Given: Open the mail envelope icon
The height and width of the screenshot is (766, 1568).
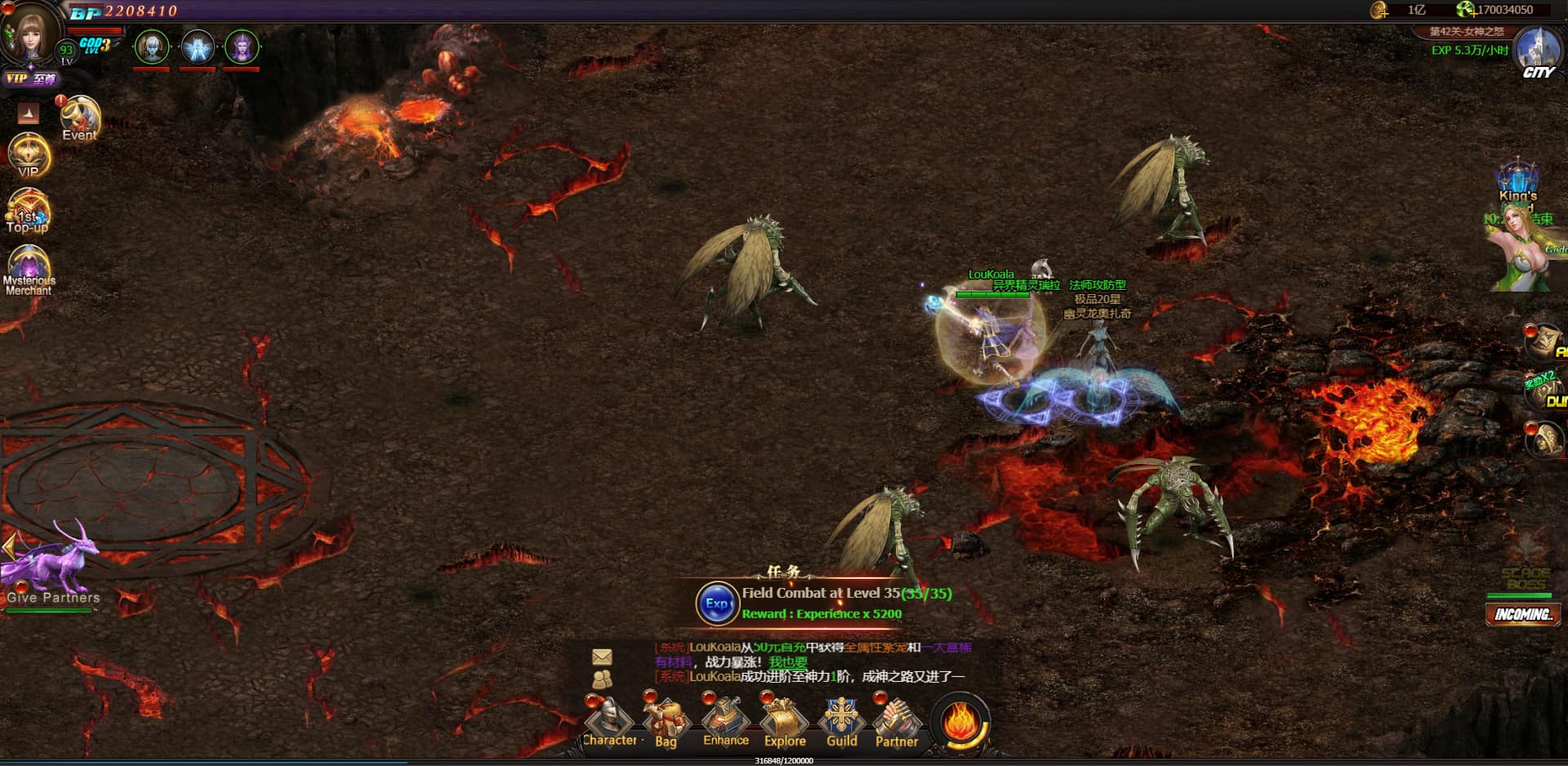Looking at the screenshot, I should point(602,657).
